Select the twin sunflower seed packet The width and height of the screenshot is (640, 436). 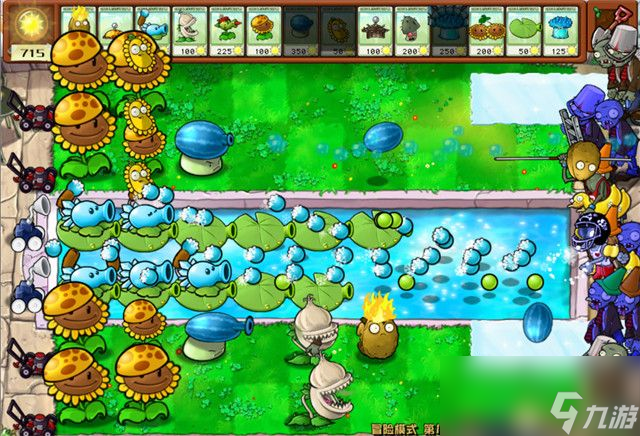483,30
